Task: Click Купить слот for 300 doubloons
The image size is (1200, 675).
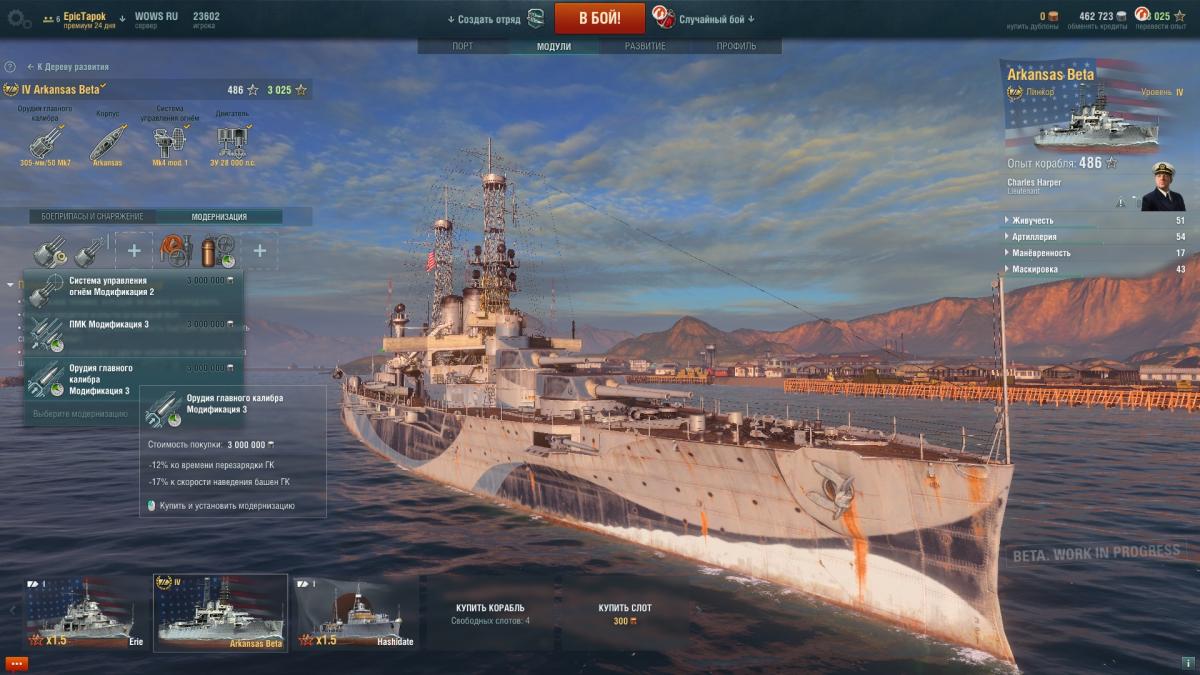Action: [625, 613]
